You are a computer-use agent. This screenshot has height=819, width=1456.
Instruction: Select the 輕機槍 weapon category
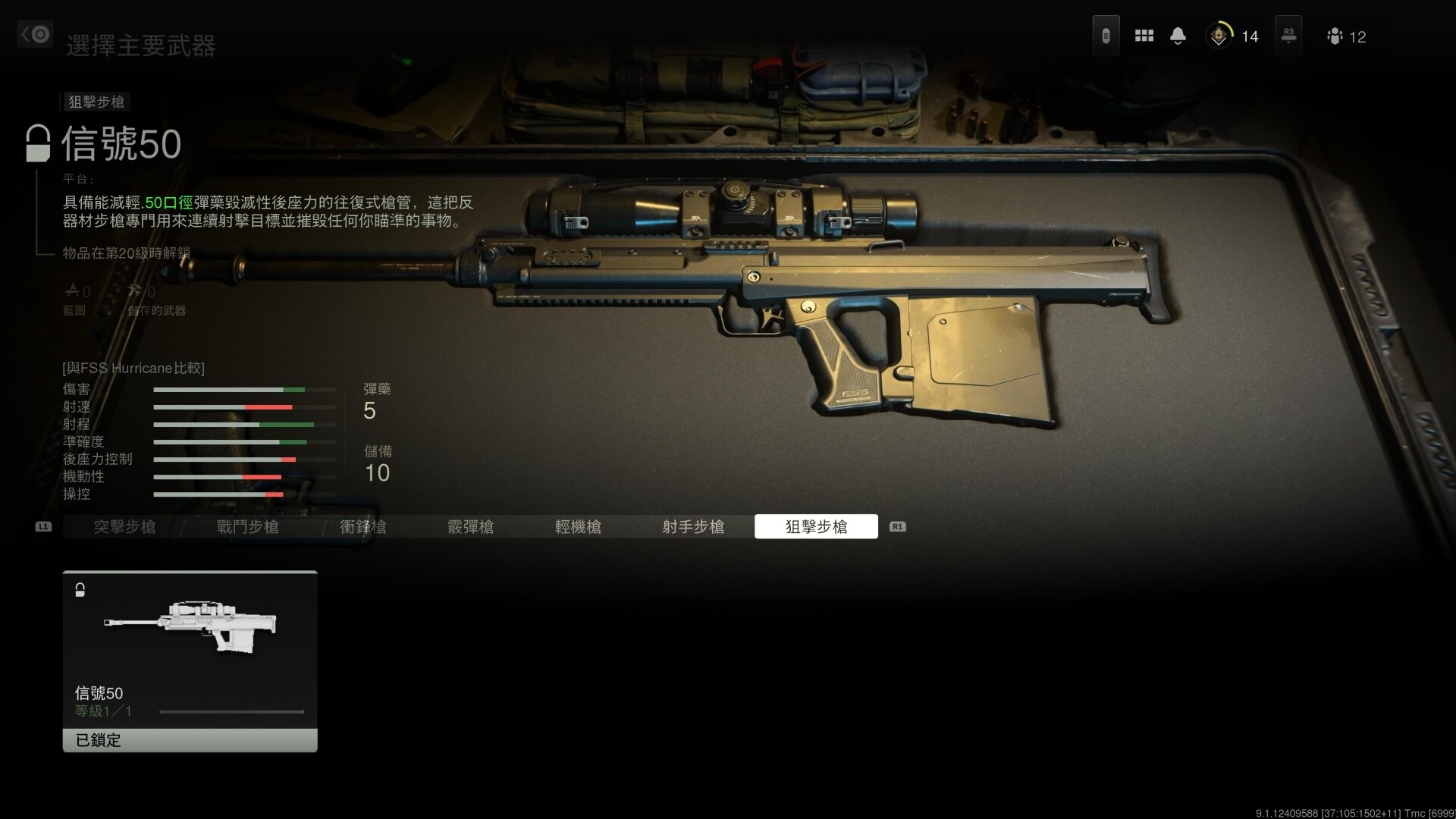(x=579, y=526)
